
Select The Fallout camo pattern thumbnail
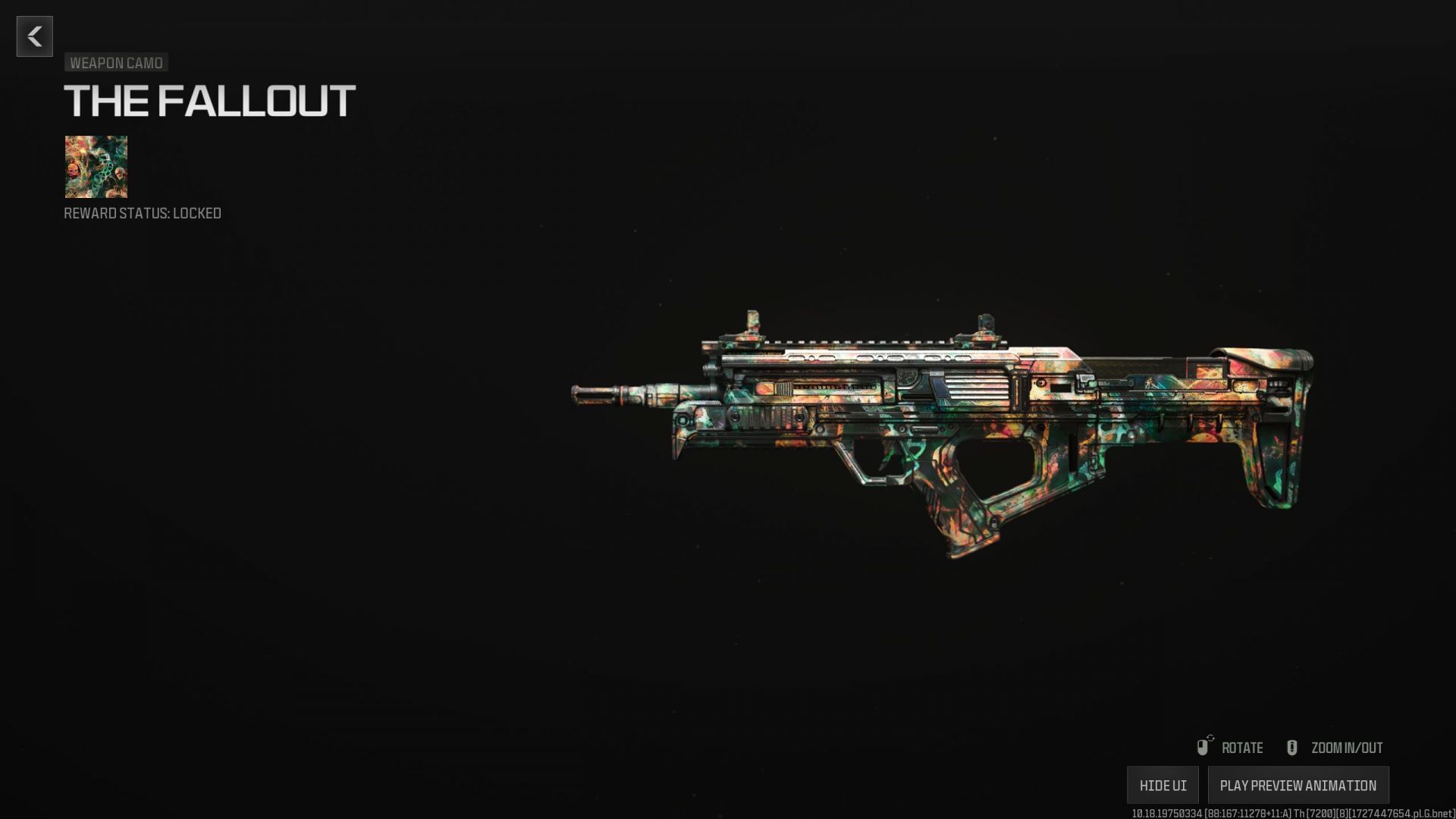point(96,168)
